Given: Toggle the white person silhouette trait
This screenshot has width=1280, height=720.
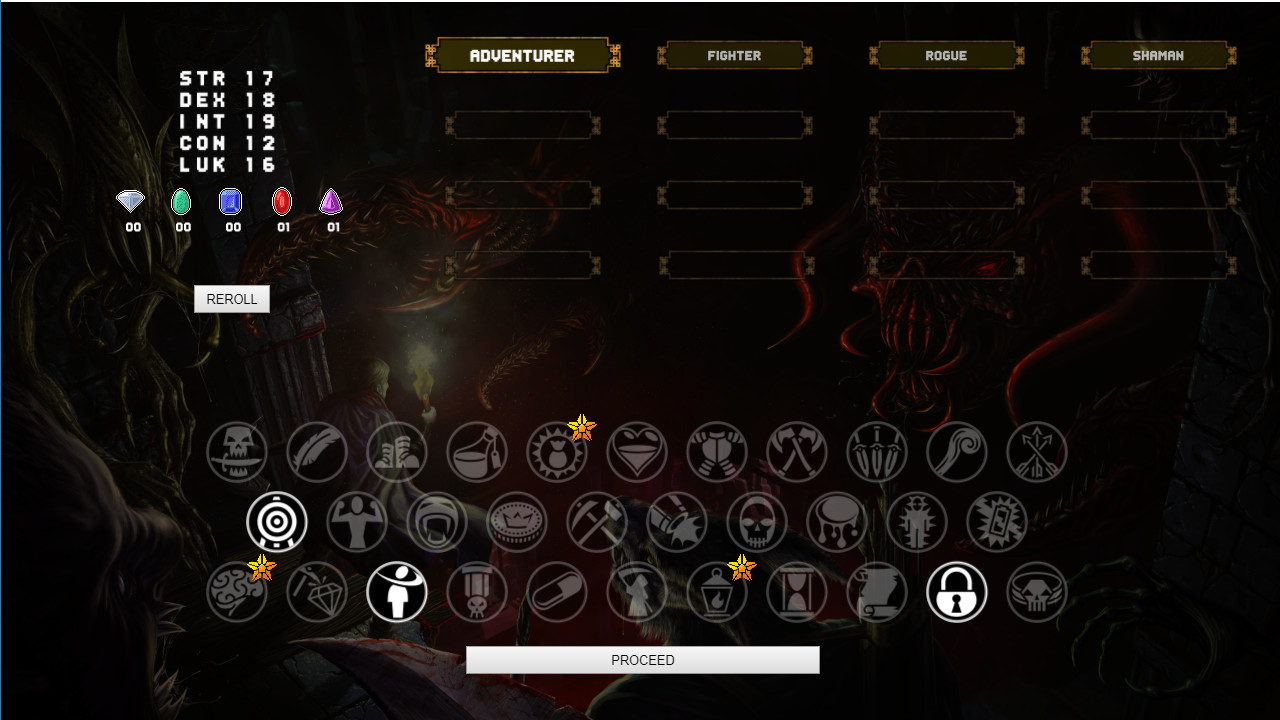Looking at the screenshot, I should 397,591.
